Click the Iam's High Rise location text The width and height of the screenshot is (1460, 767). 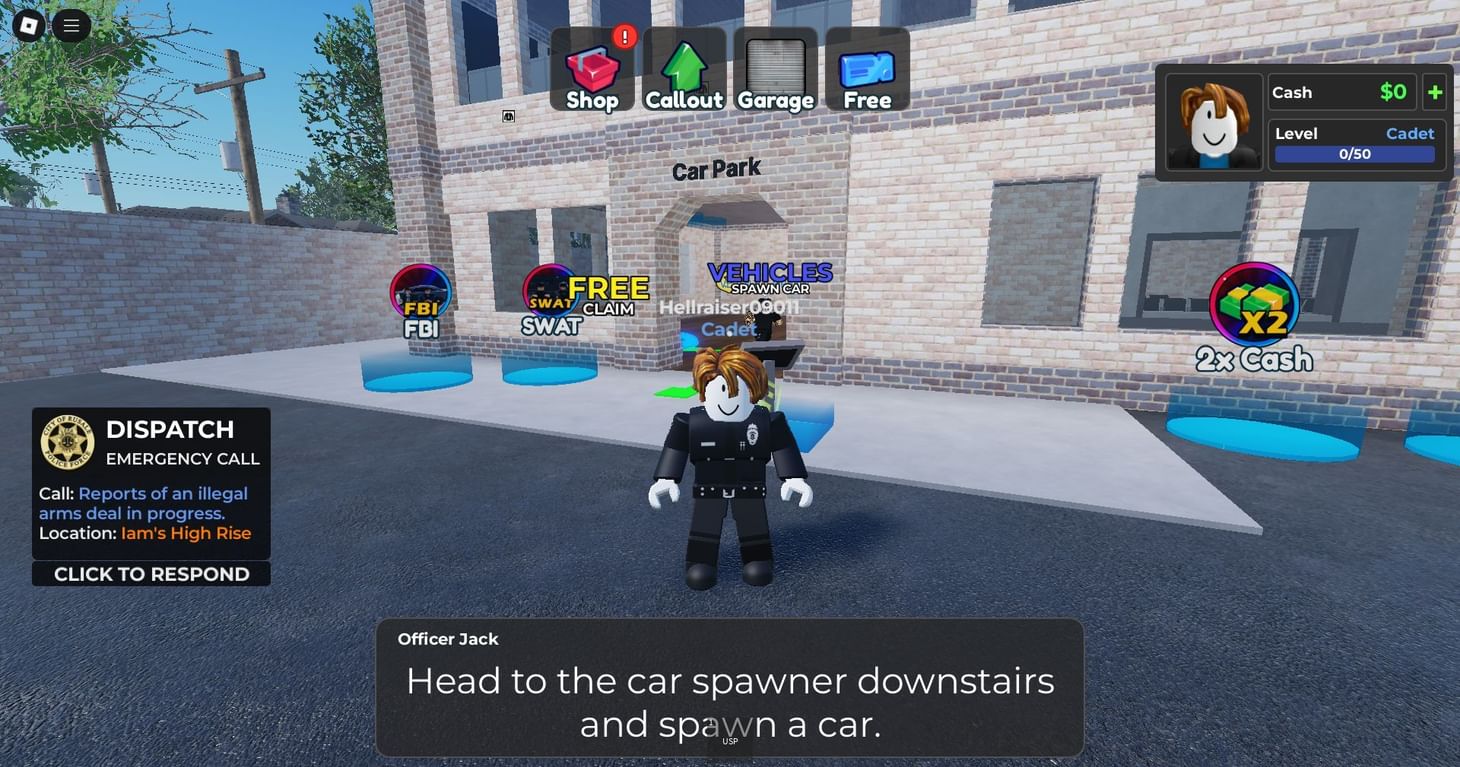186,533
